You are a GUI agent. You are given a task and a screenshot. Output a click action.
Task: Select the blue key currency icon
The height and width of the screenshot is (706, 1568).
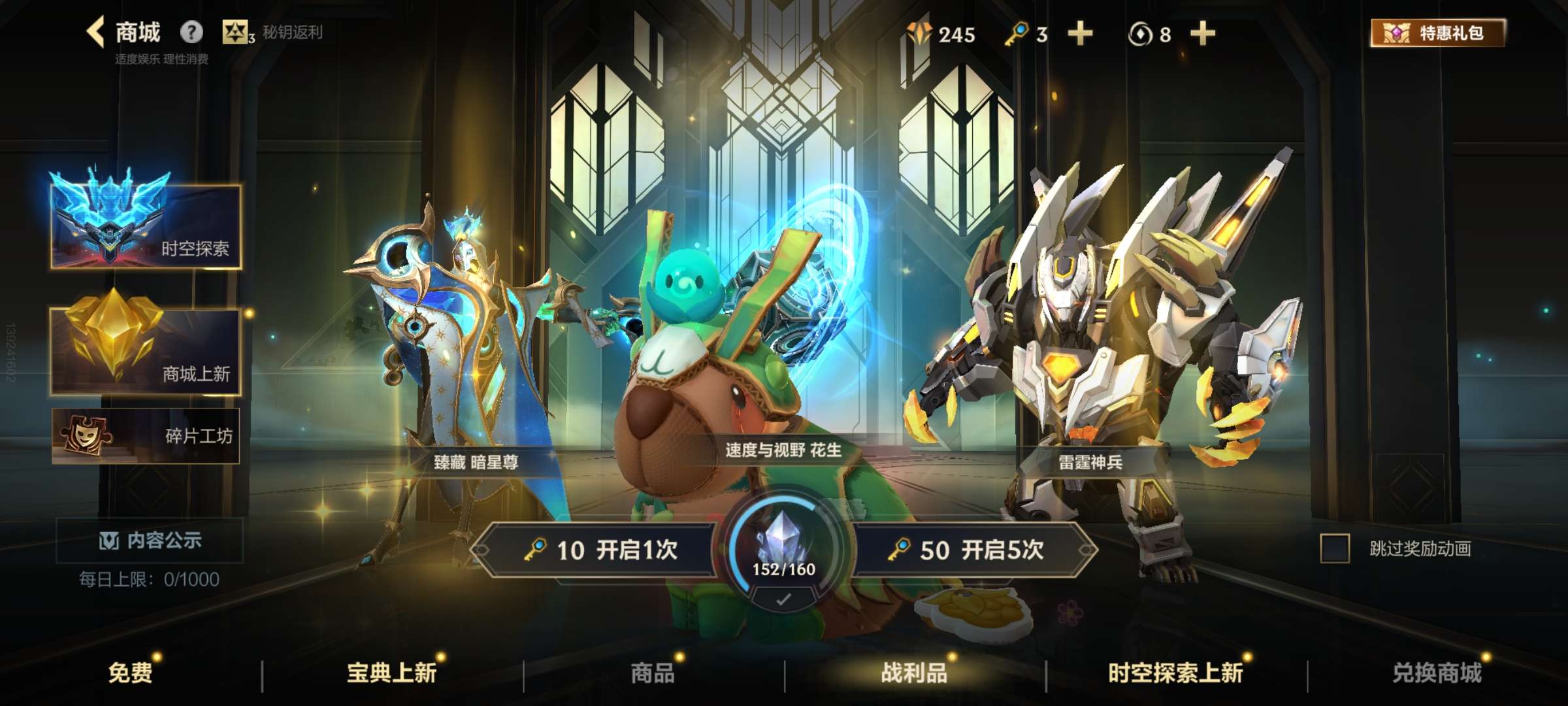(1015, 34)
